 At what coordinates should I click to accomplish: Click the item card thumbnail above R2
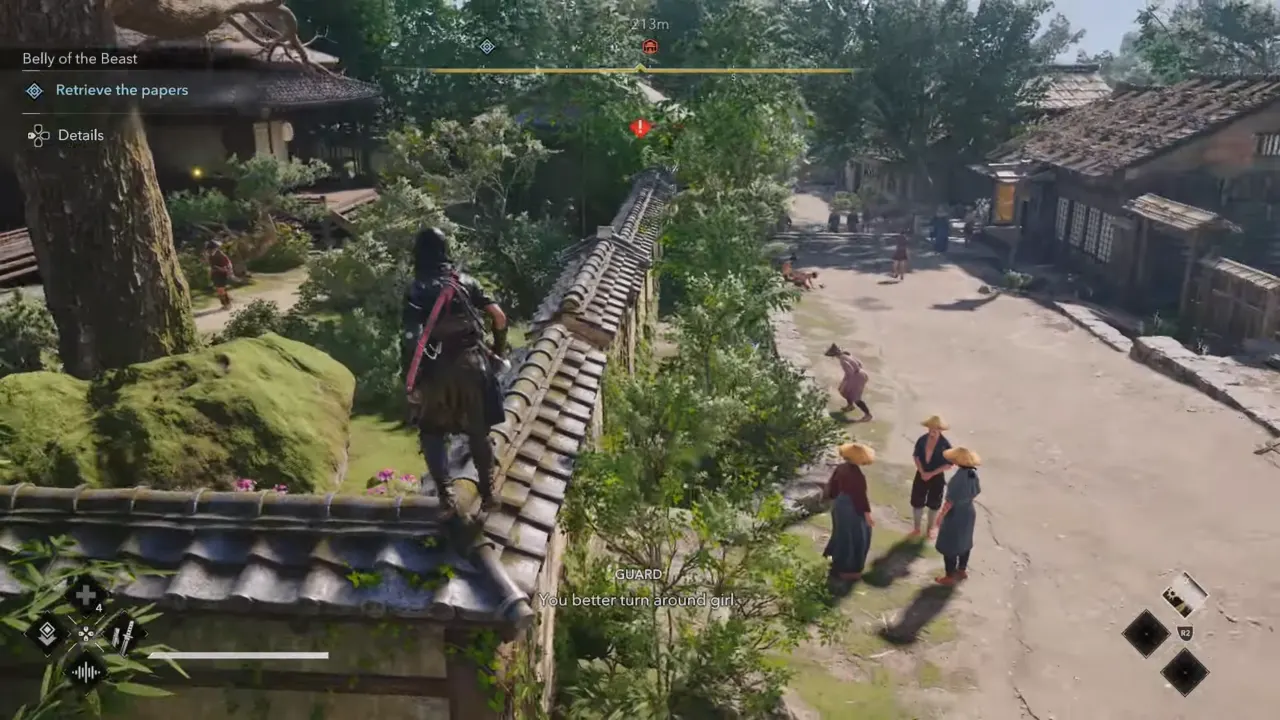1184,595
